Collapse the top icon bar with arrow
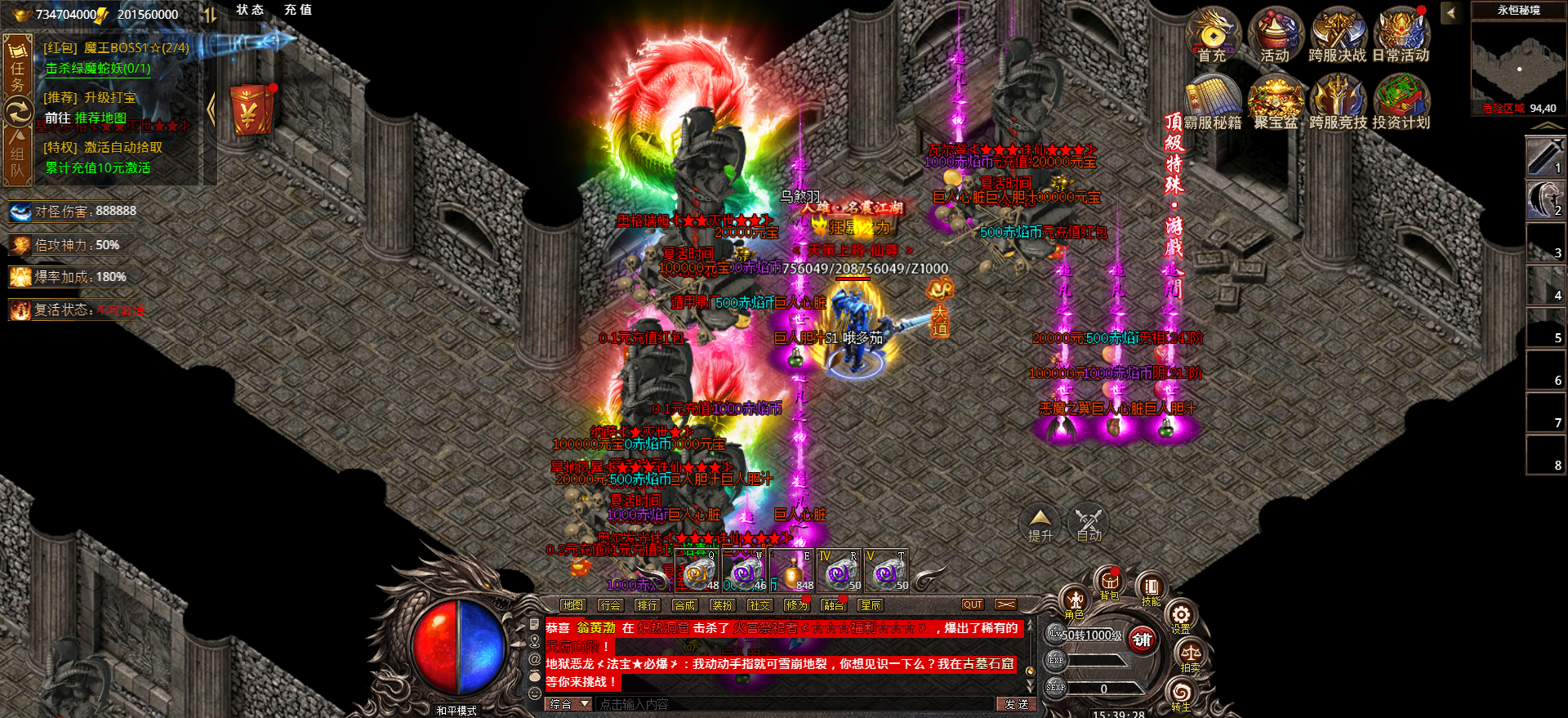This screenshot has width=1568, height=718. 1451,13
